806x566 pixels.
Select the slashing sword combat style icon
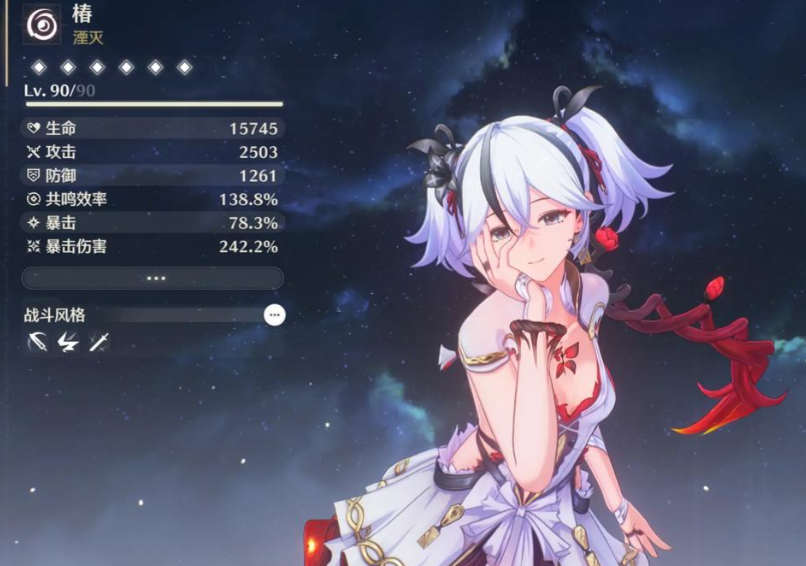(38, 342)
